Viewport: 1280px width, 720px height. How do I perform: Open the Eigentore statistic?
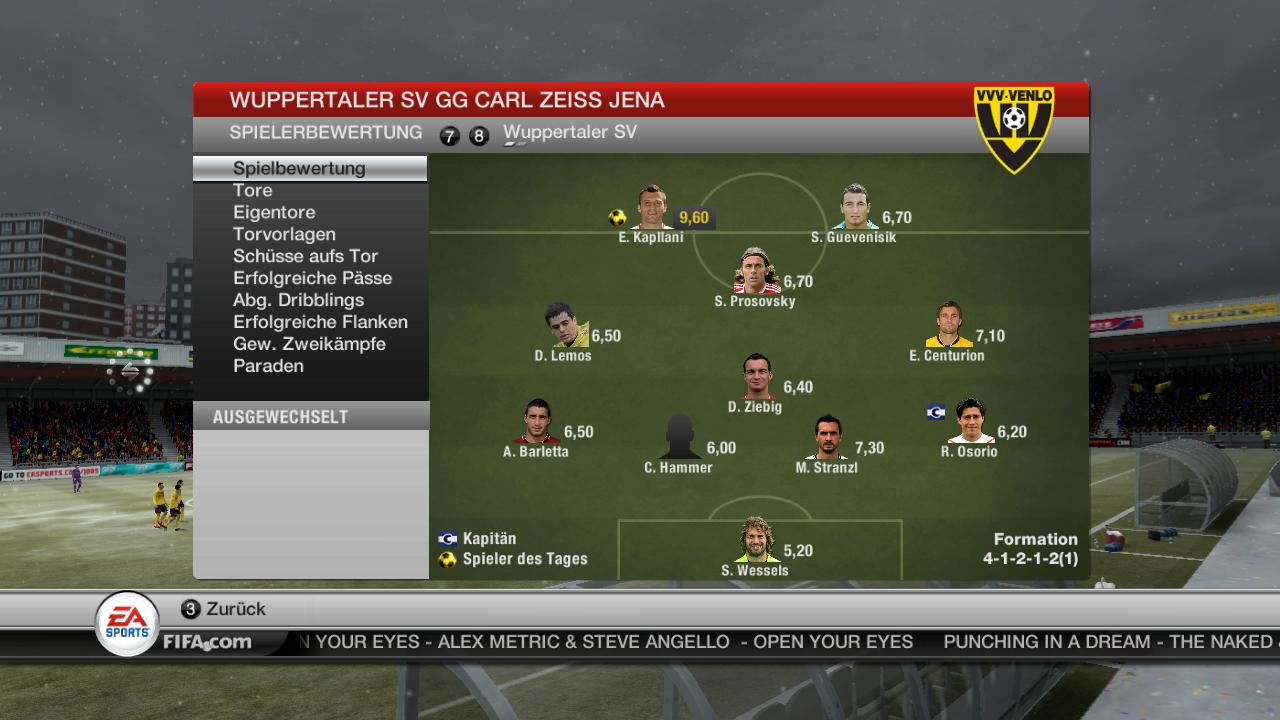pyautogui.click(x=274, y=212)
